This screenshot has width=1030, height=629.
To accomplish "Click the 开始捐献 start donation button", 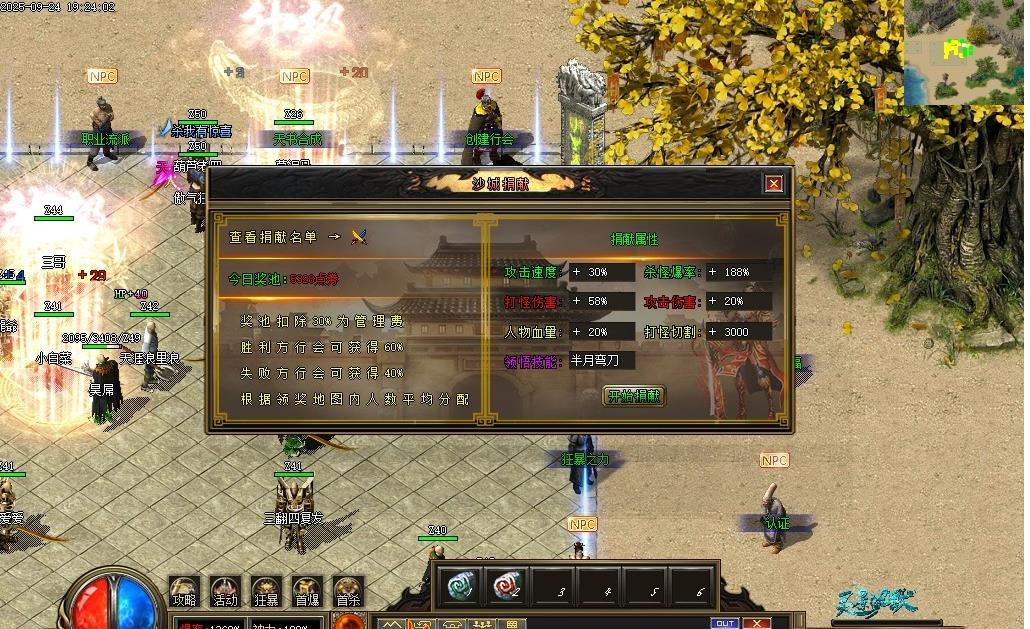I will click(634, 396).
